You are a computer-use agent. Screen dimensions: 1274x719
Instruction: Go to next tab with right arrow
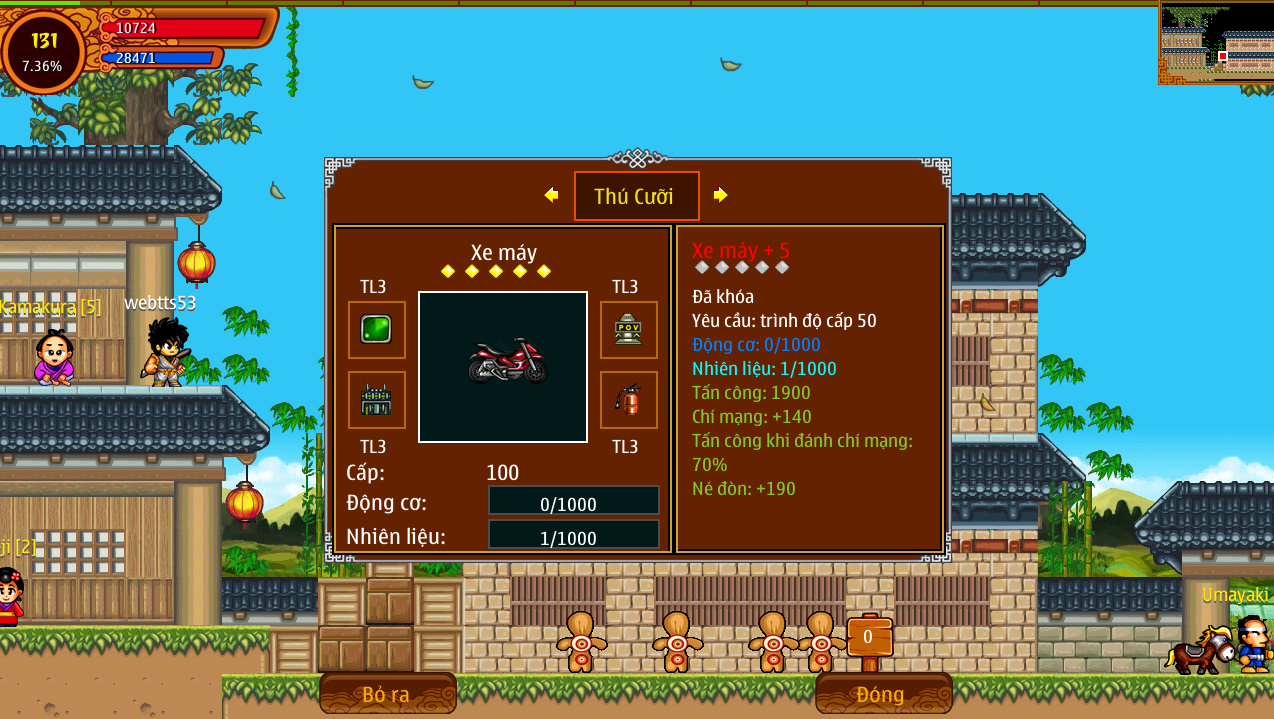tap(720, 195)
